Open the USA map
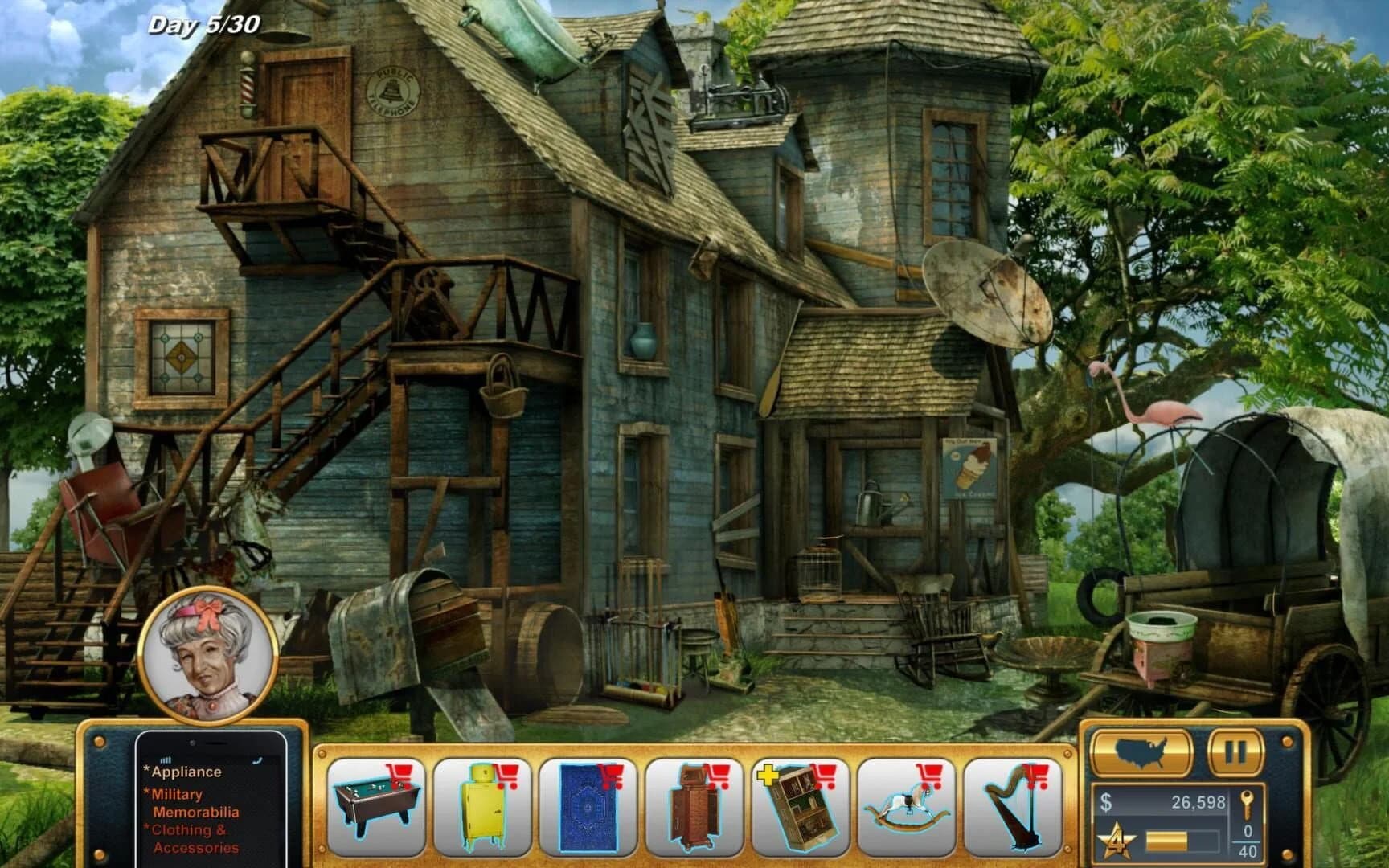Screen dimensions: 1389x868 pyautogui.click(x=1141, y=752)
